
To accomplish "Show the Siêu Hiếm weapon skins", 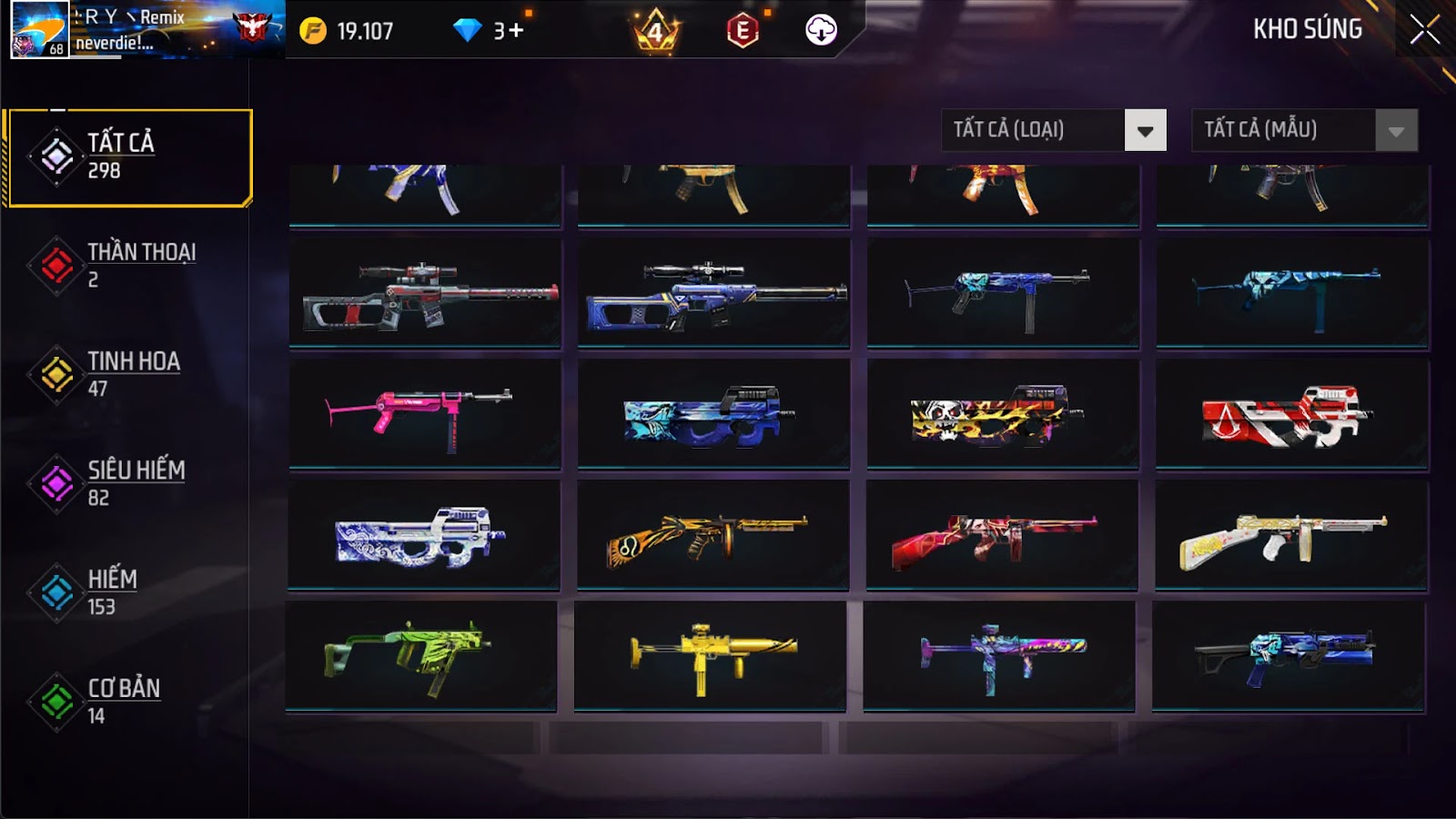I will [x=126, y=483].
